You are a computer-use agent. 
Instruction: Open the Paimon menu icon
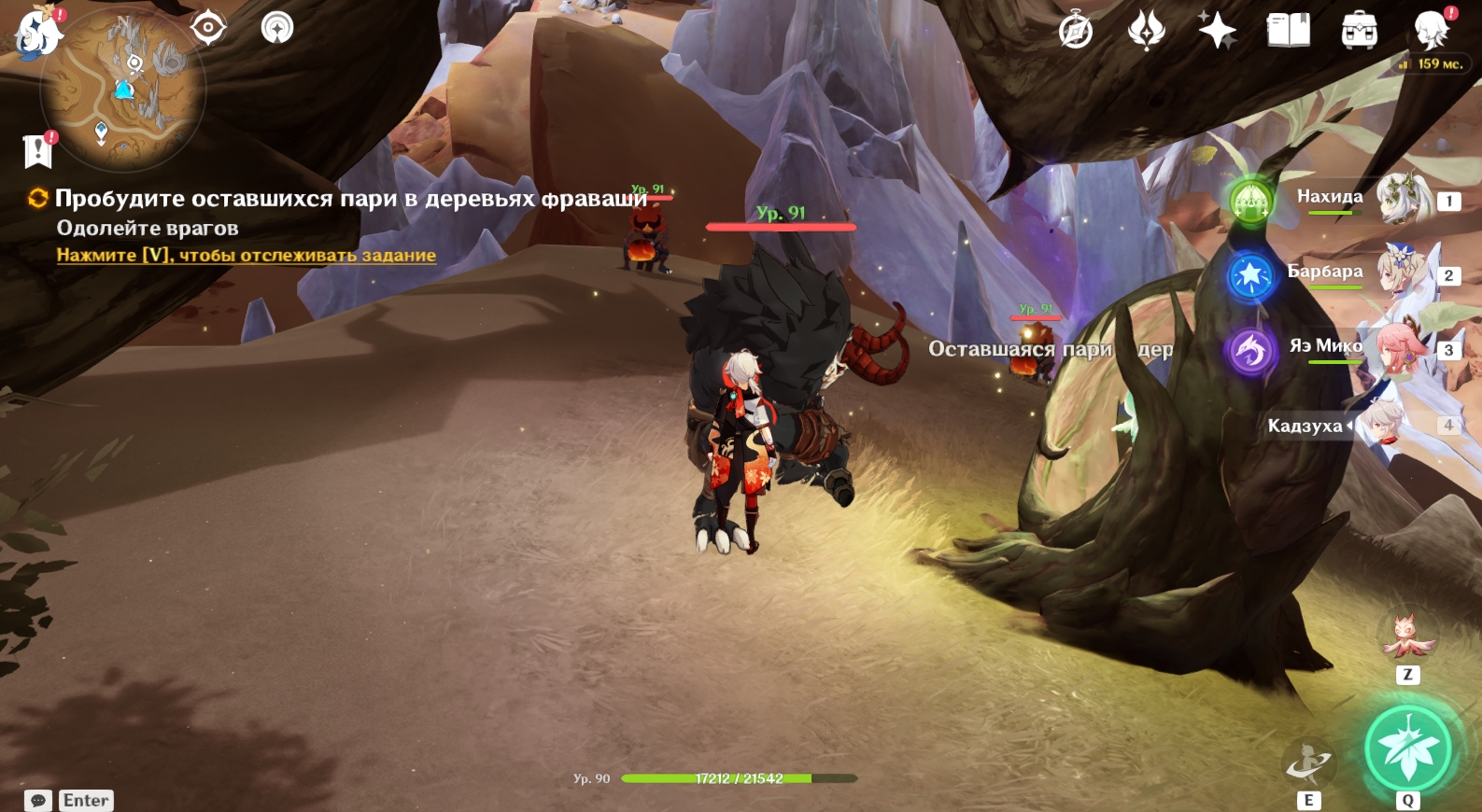[x=37, y=30]
